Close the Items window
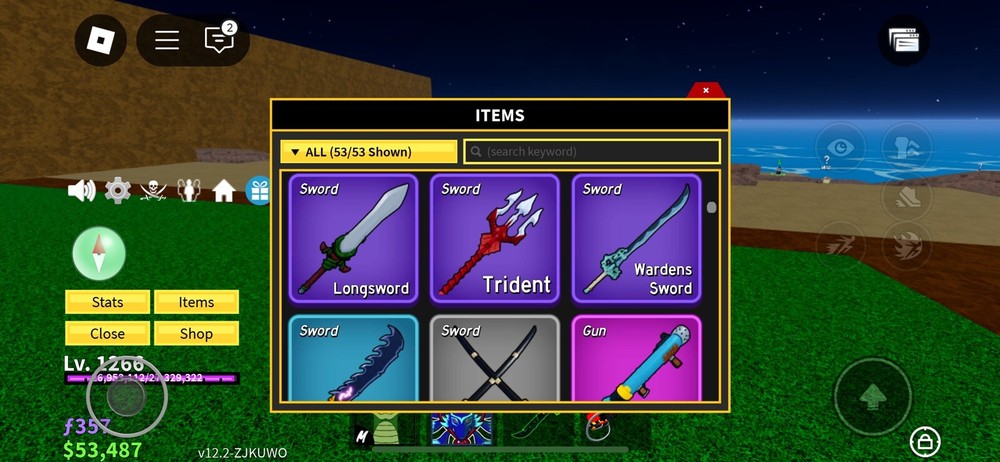 [x=705, y=90]
